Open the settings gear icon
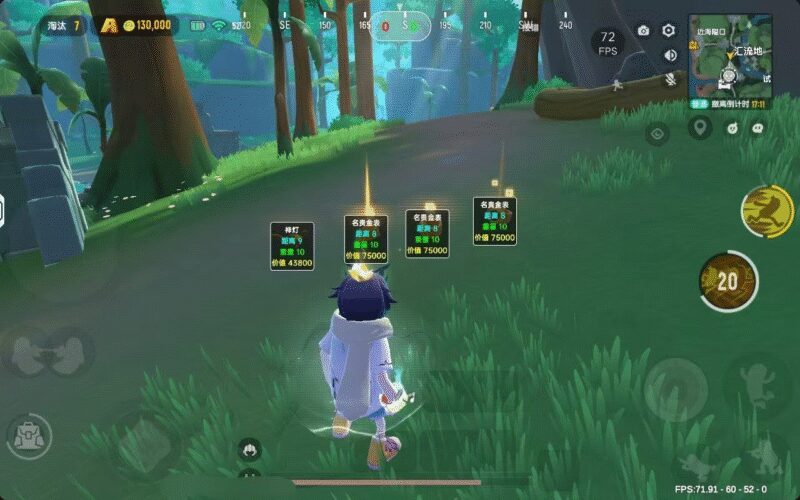 669,31
